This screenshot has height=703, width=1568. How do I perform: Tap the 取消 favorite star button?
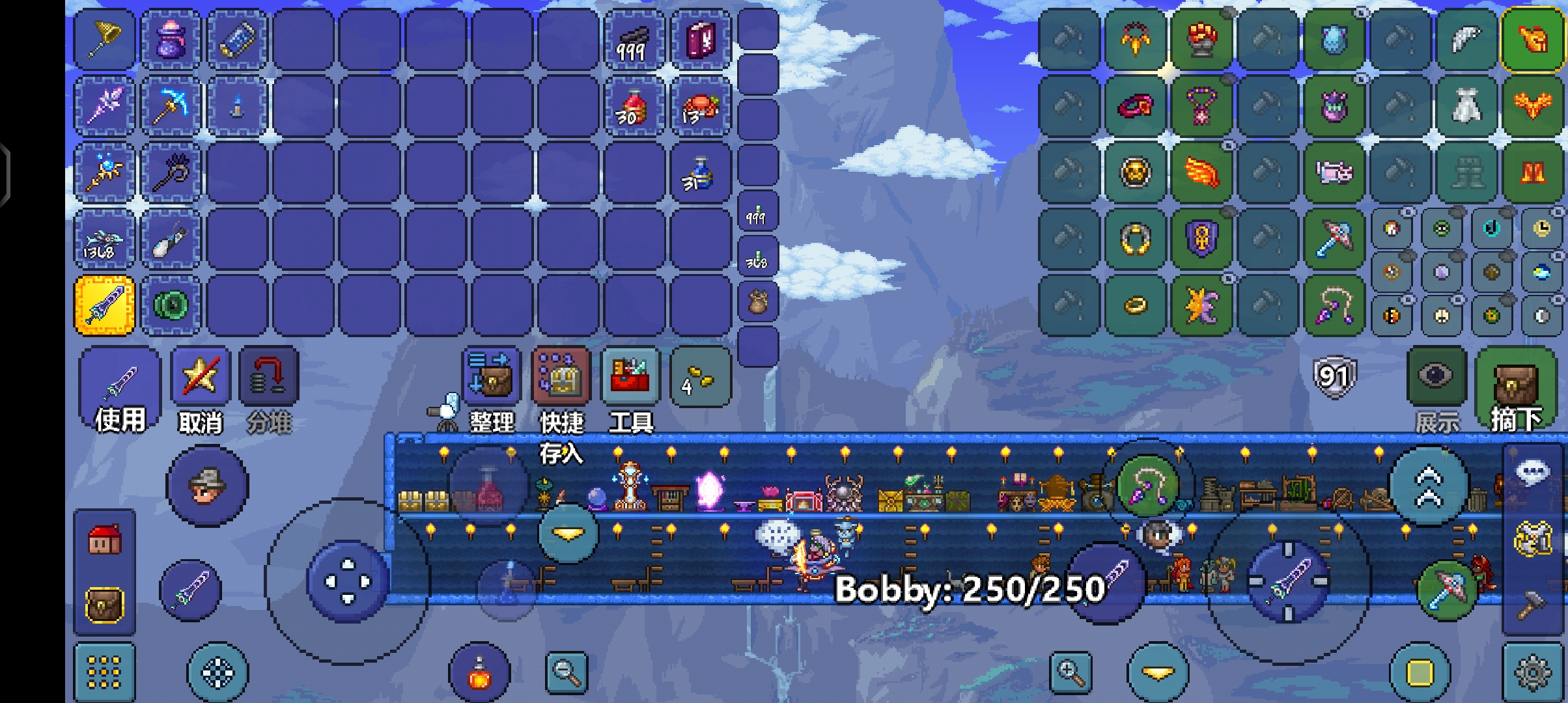pos(200,378)
